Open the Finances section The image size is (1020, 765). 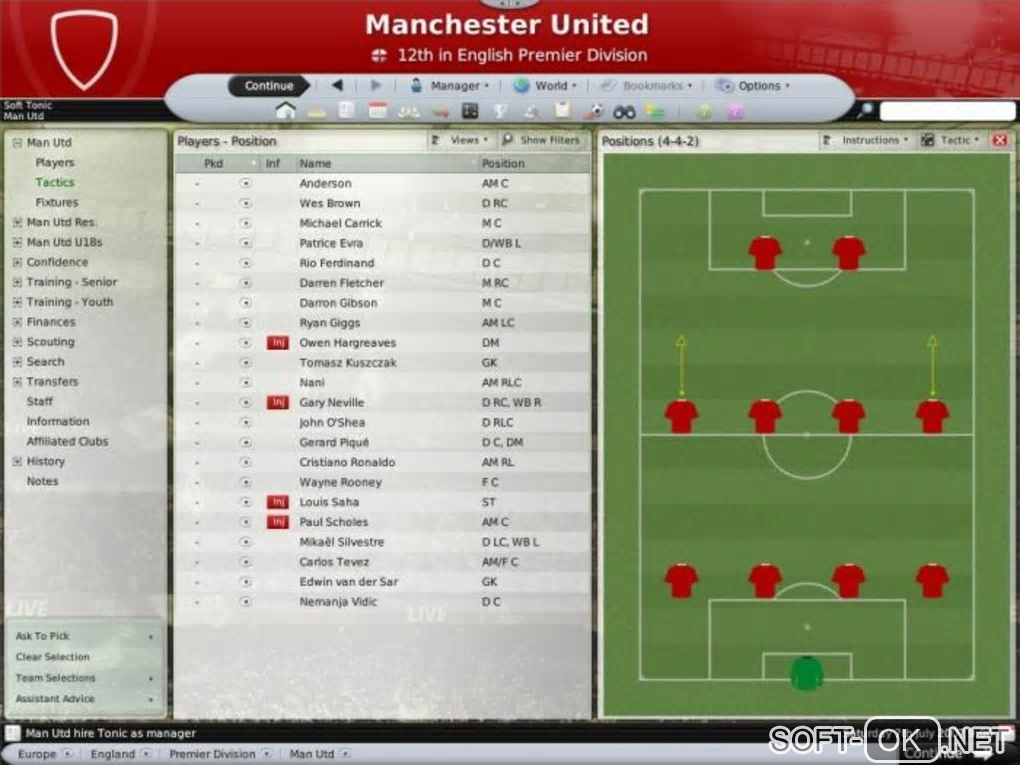[x=51, y=322]
